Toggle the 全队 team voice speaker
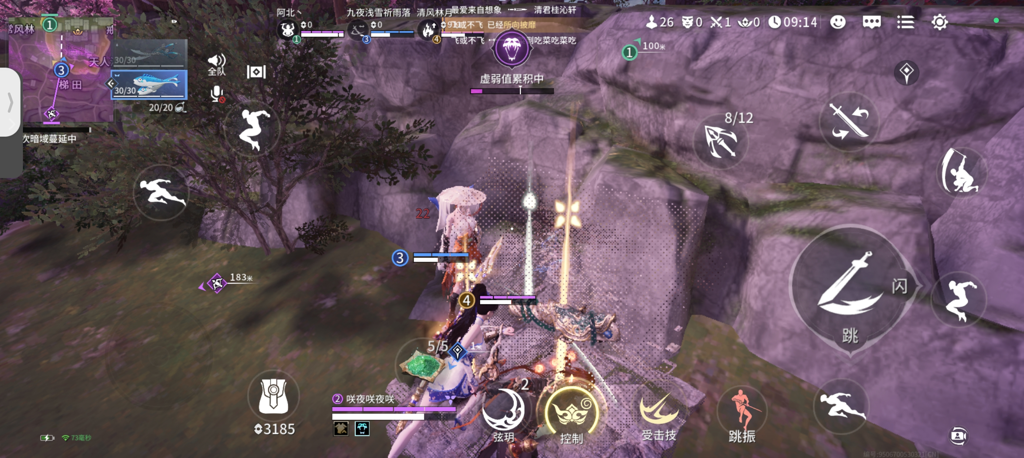Image resolution: width=1024 pixels, height=458 pixels. click(x=216, y=63)
